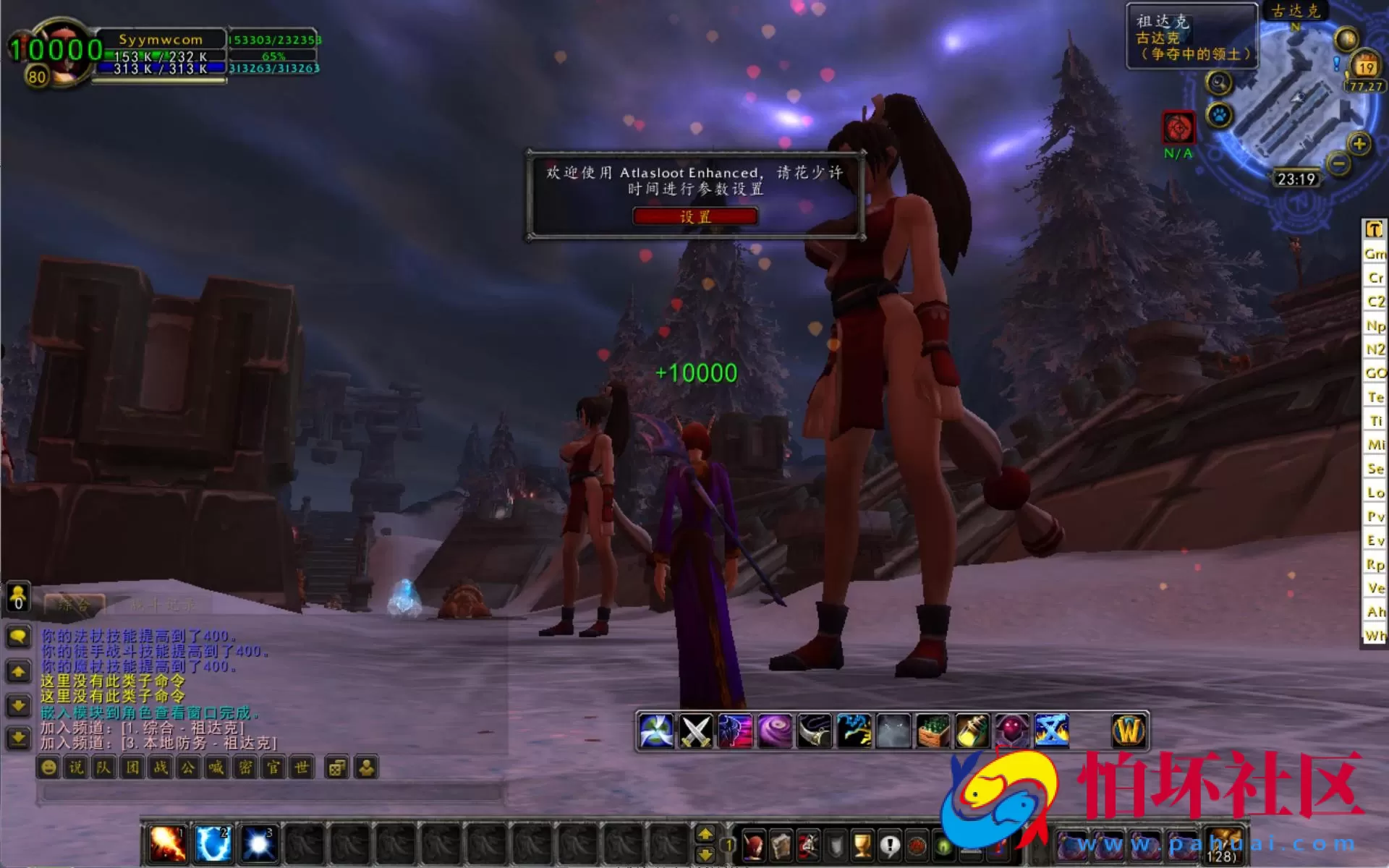
Task: Open the smiley emote icon beside chat buttons
Action: (x=47, y=768)
